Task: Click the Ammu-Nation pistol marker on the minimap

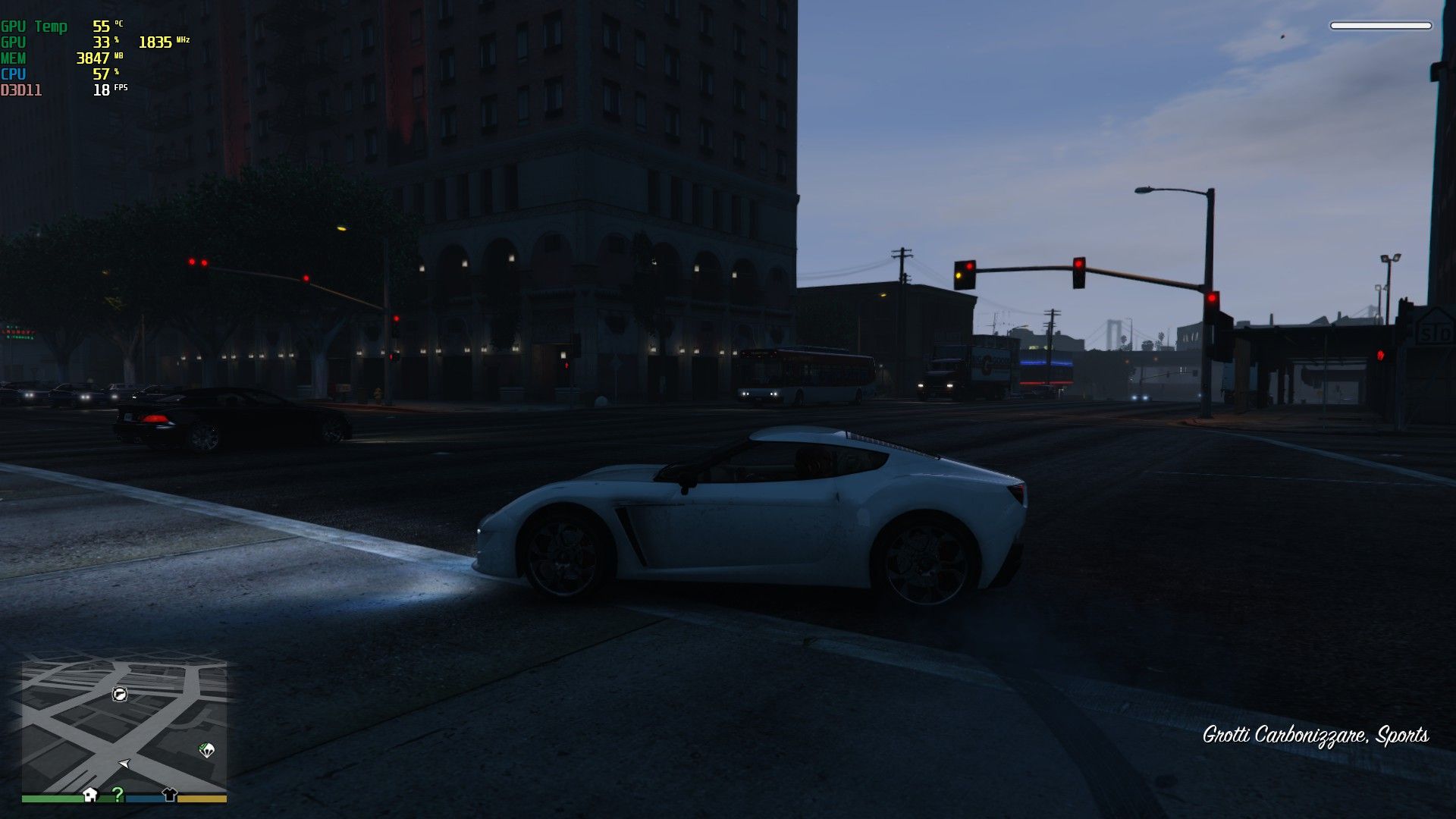Action: 120,694
